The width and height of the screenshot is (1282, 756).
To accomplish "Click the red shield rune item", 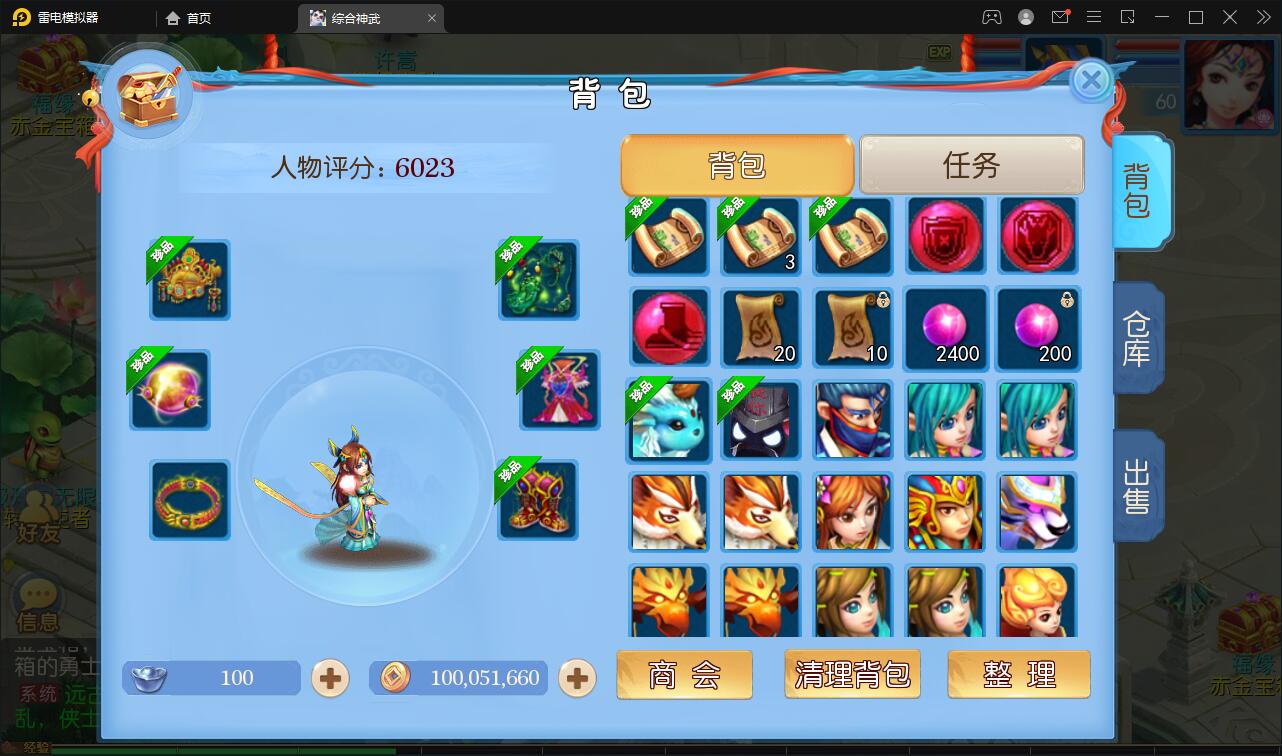I will click(x=945, y=236).
